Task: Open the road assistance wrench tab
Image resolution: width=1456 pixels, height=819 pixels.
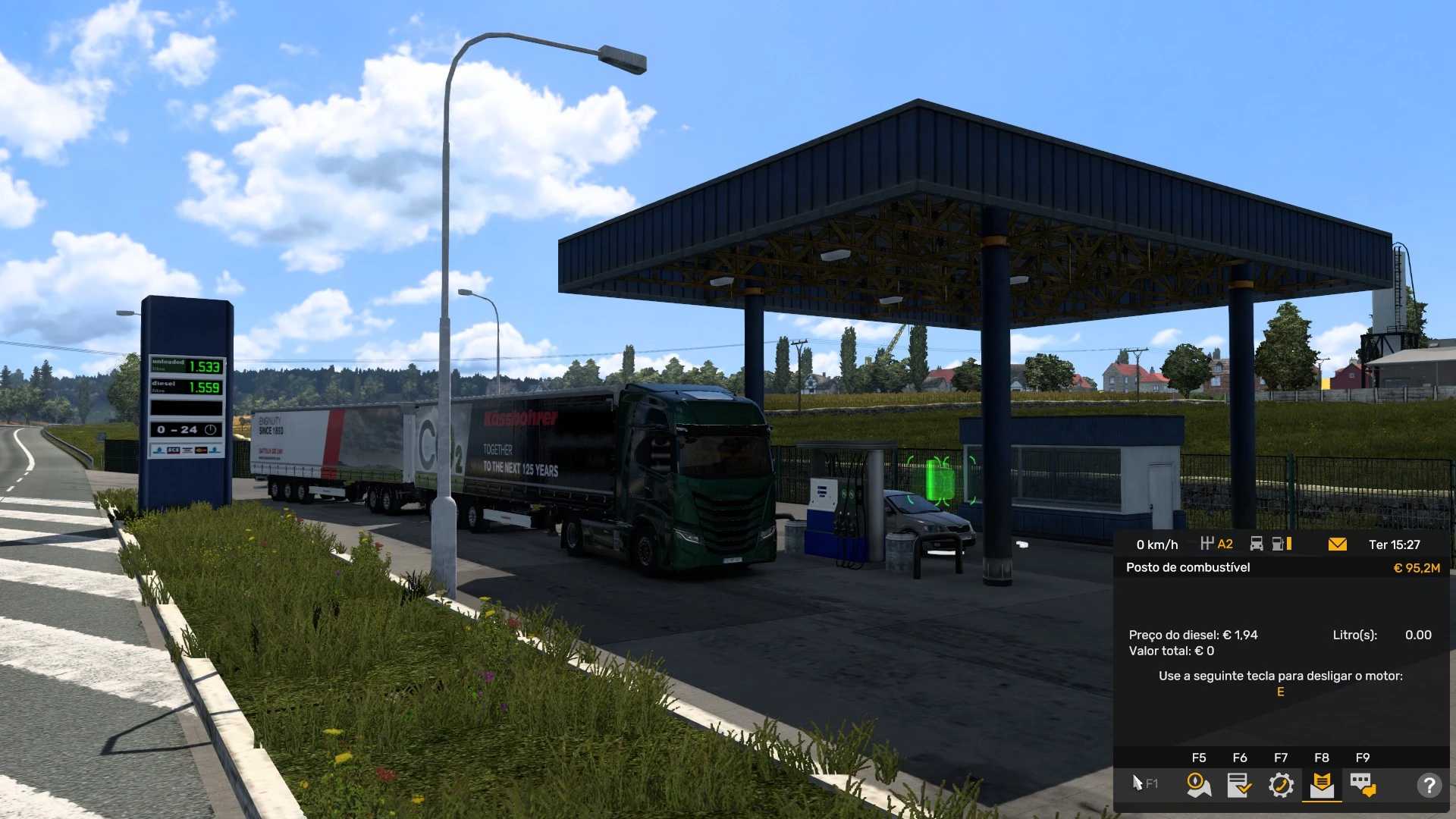Action: click(x=1281, y=785)
